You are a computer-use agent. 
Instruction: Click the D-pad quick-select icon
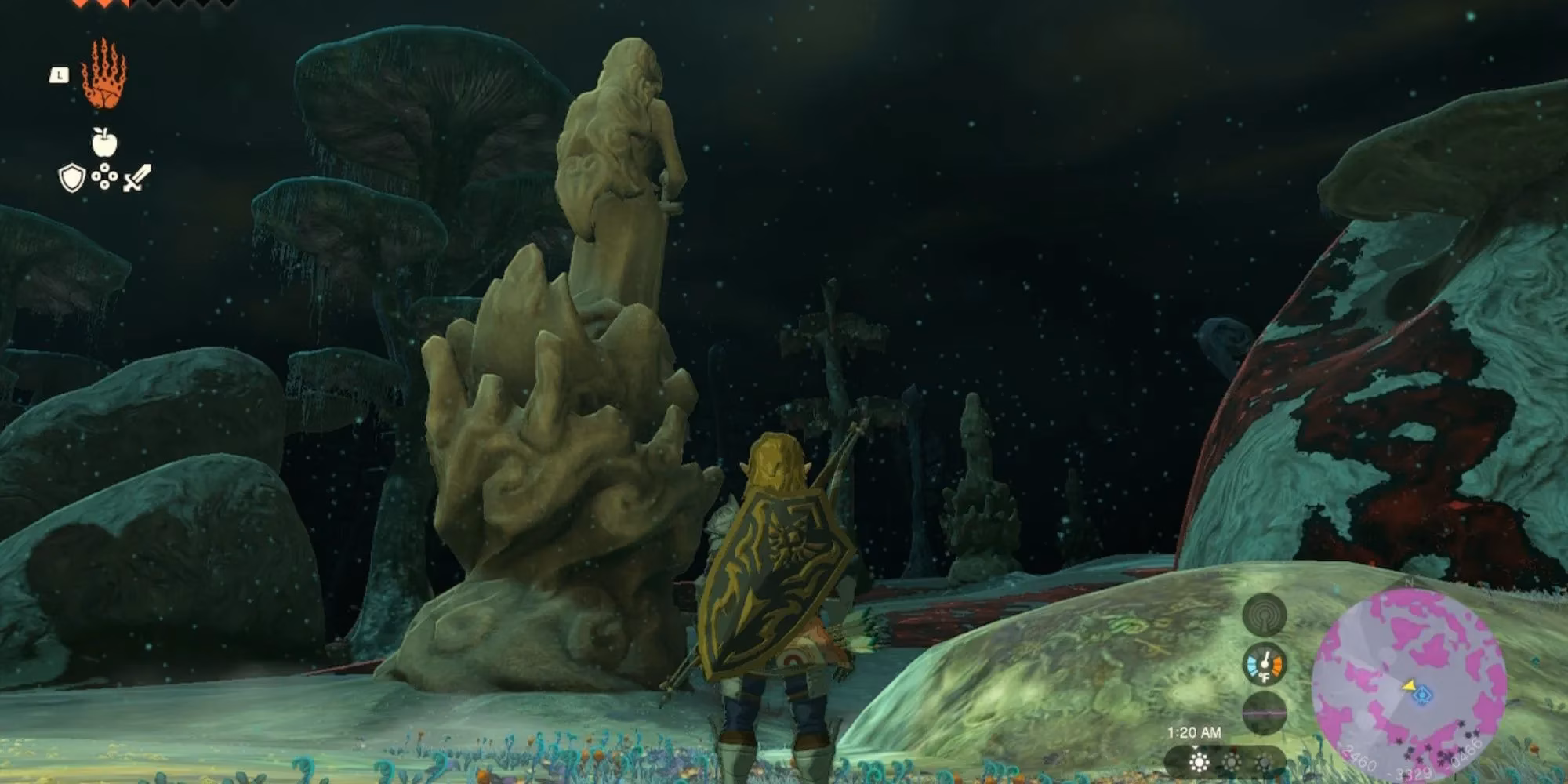tap(105, 176)
